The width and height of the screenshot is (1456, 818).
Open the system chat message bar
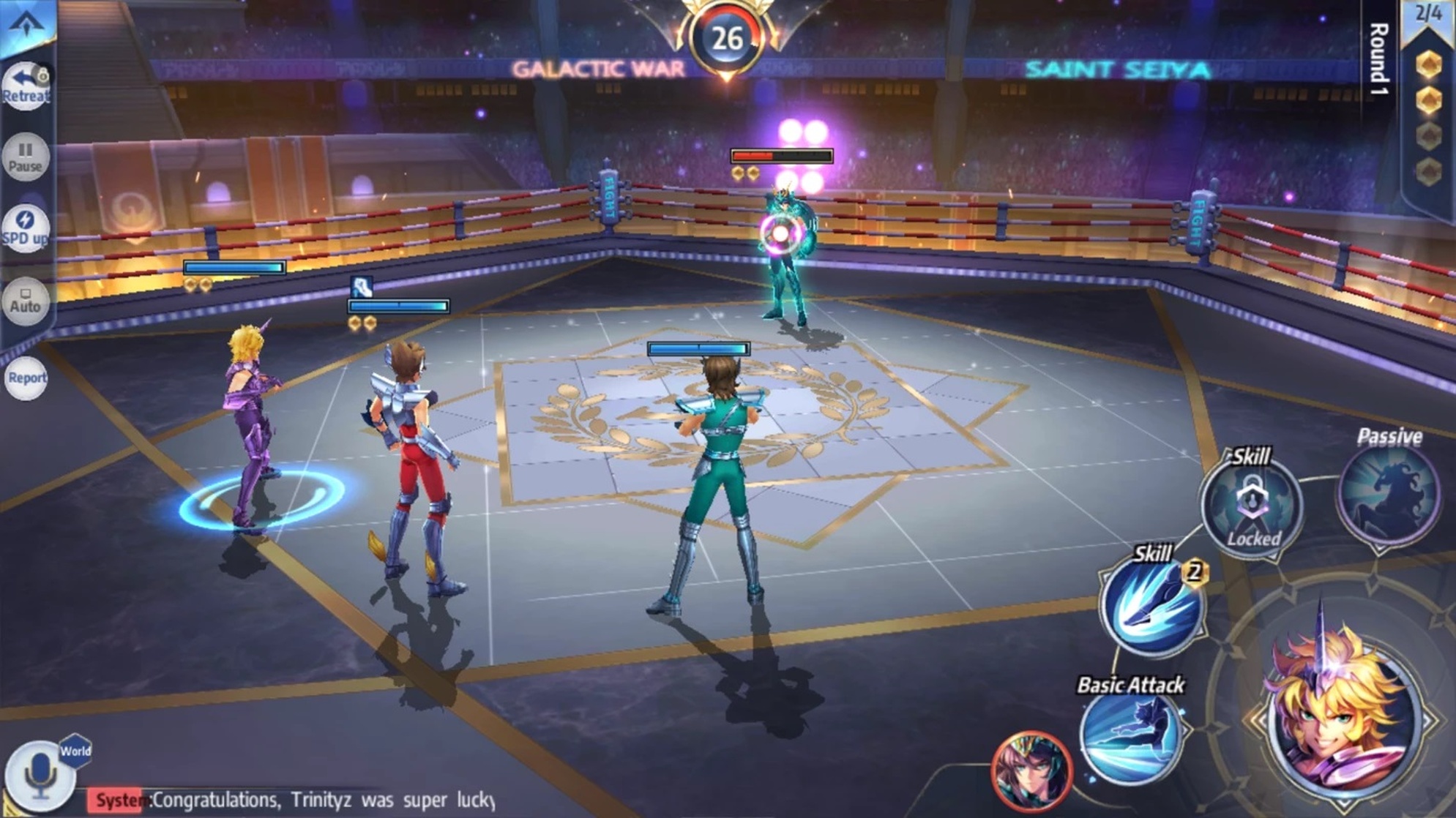tap(293, 800)
